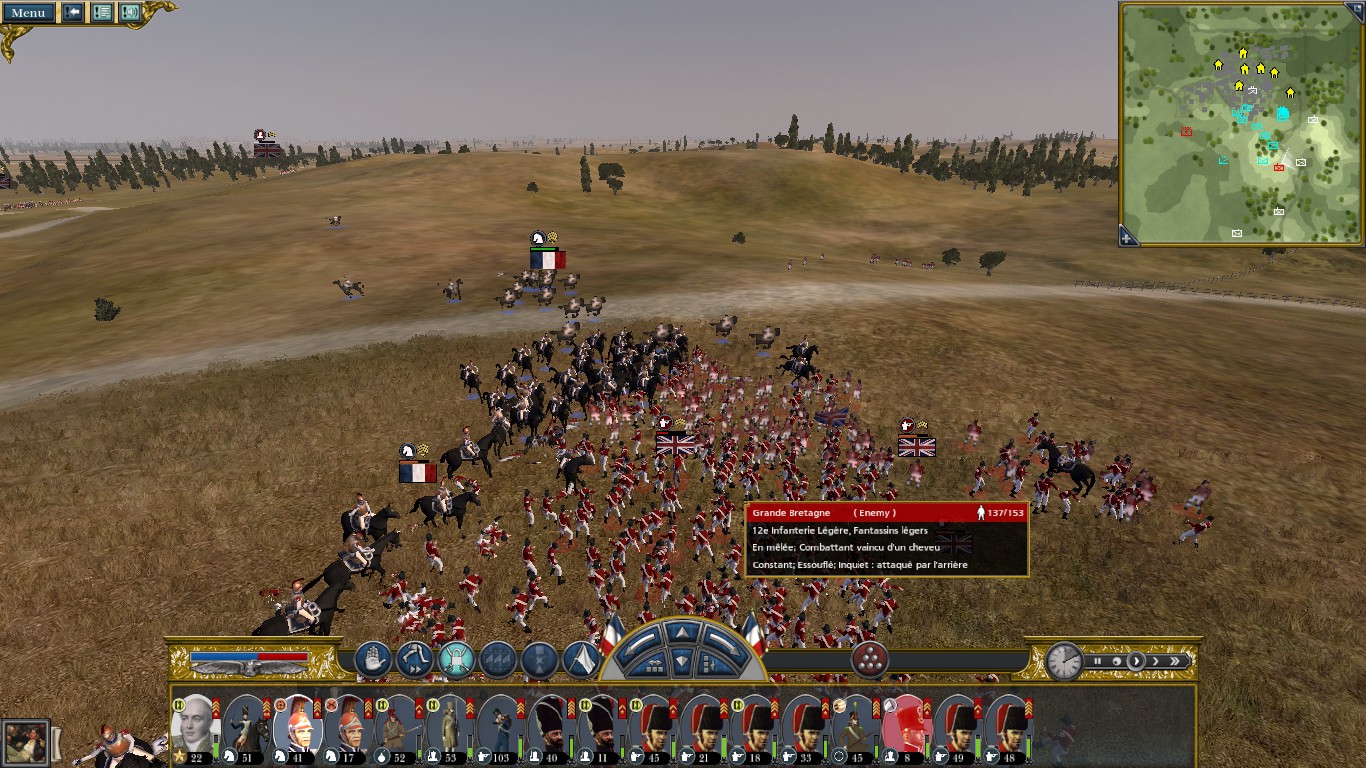Toggle the run legs icon

(413, 659)
